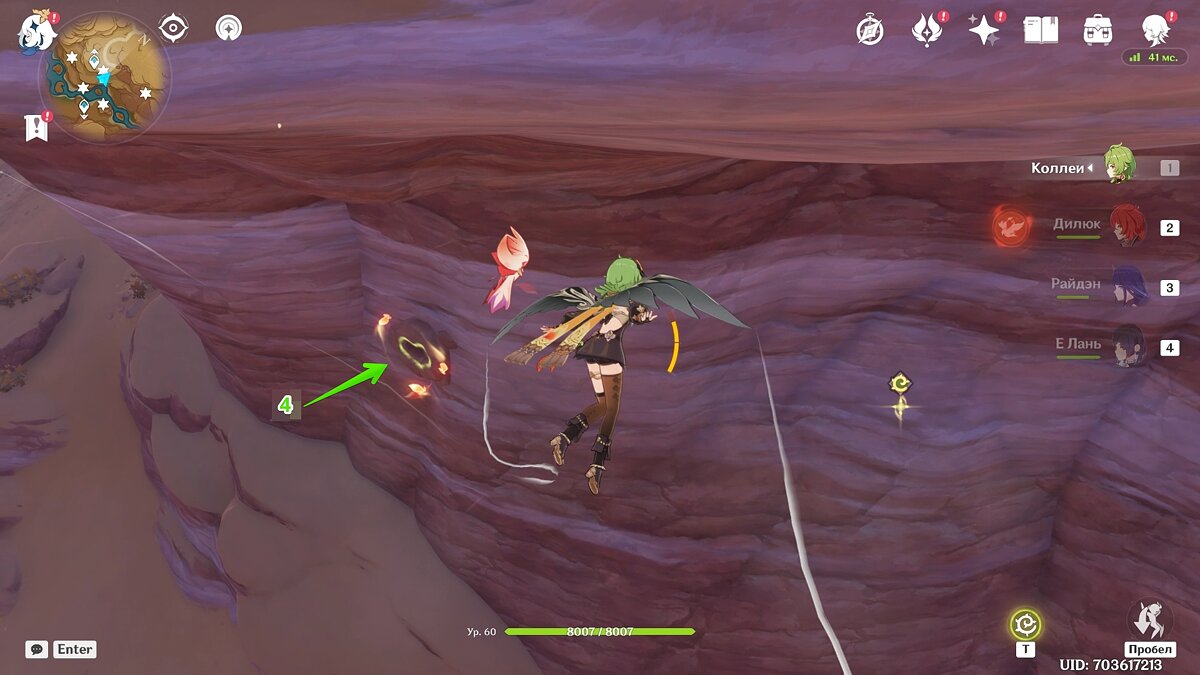Viewport: 1200px width, 675px height.
Task: Open the compass events icon
Action: pos(870,31)
